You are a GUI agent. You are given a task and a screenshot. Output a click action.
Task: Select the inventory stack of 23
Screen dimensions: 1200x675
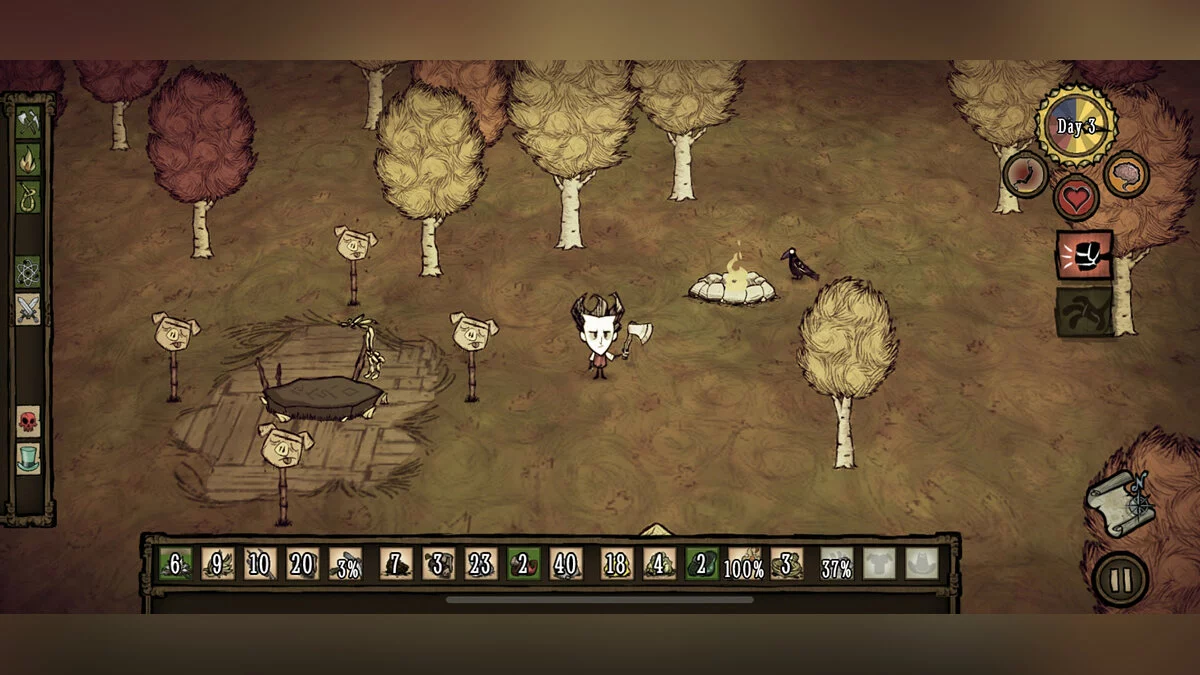click(x=481, y=564)
